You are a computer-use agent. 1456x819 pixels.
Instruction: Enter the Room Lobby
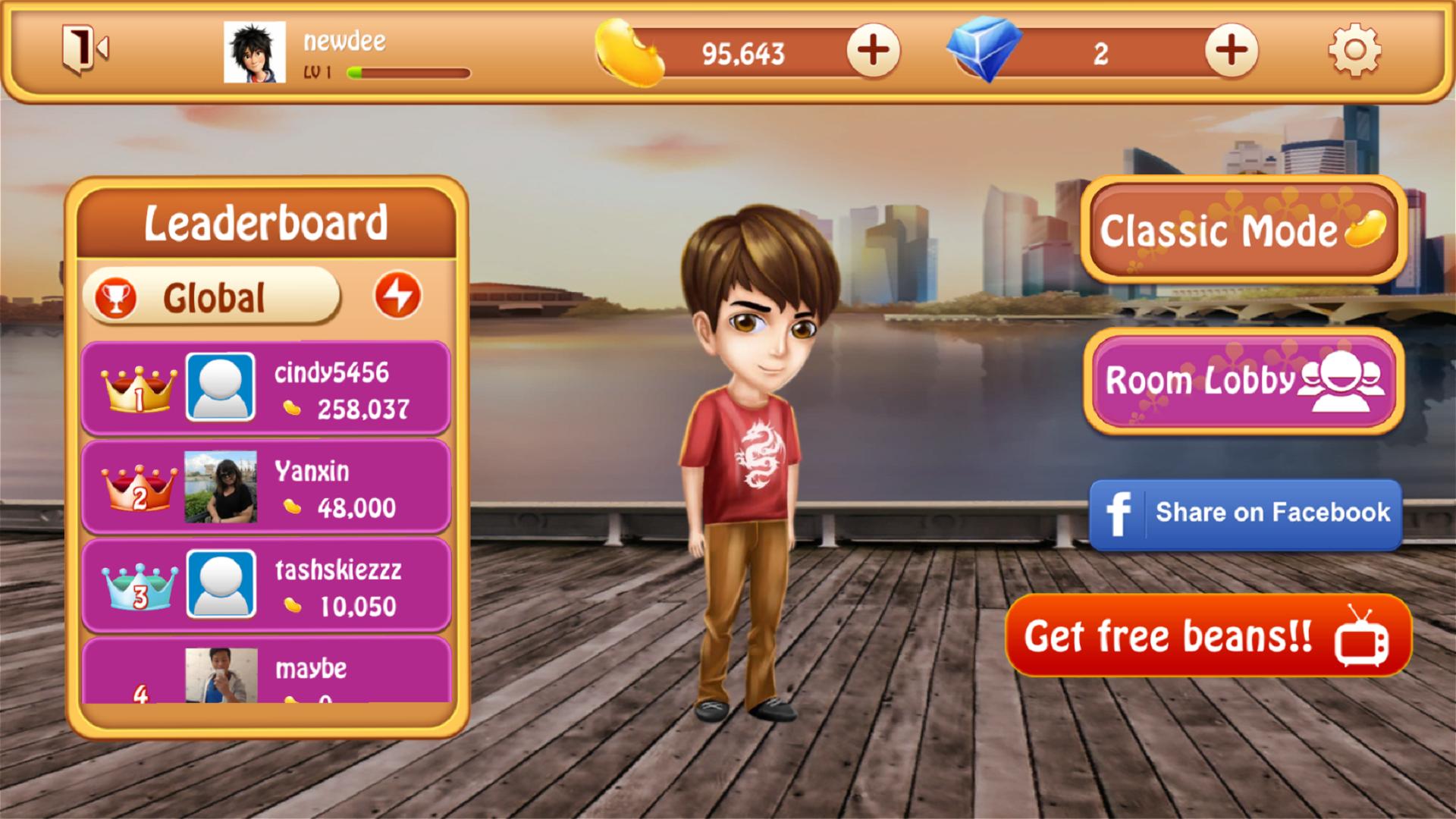pyautogui.click(x=1243, y=381)
